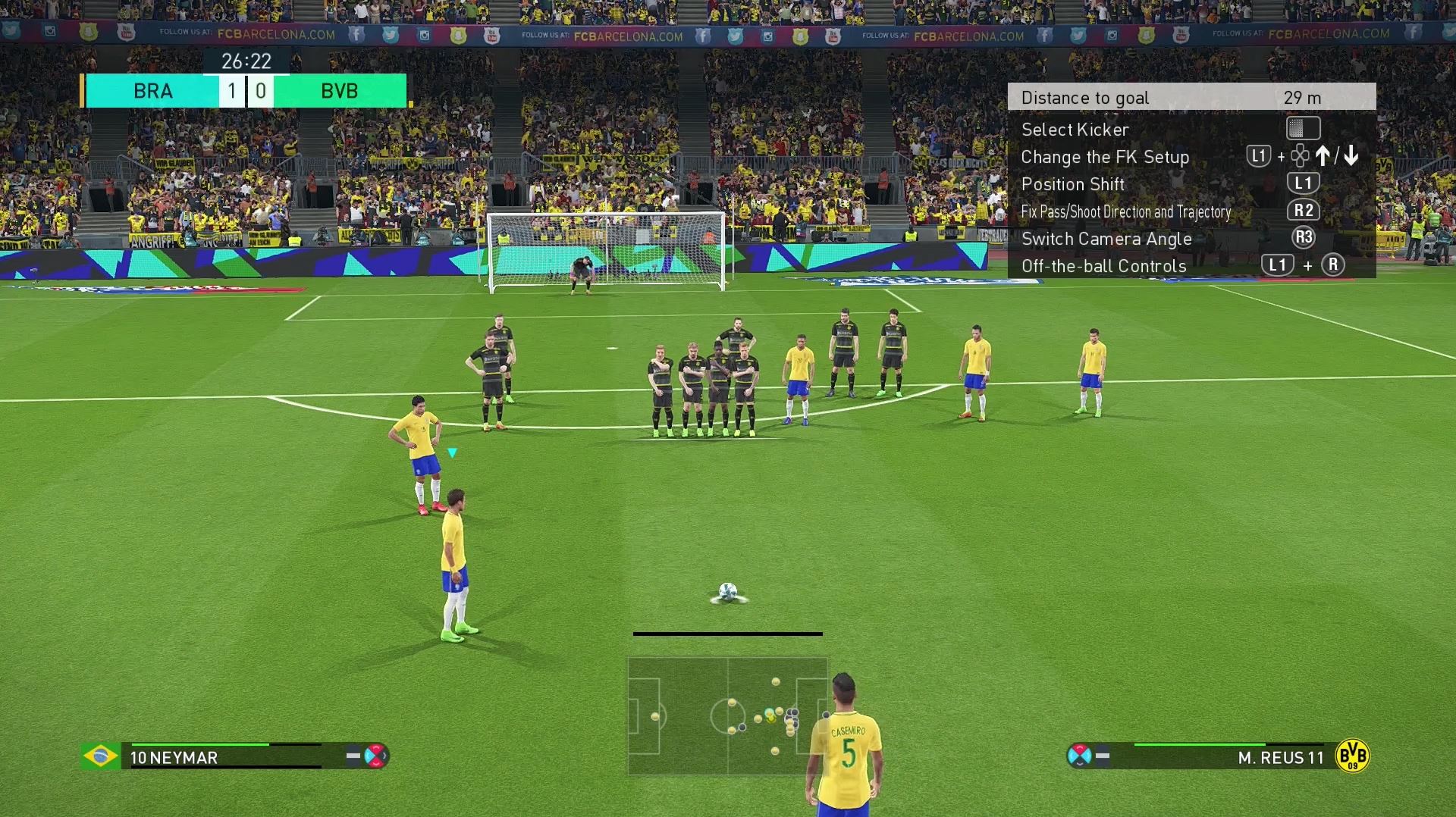Select the 10 Neymar player nameplate
1456x817 pixels.
point(174,757)
